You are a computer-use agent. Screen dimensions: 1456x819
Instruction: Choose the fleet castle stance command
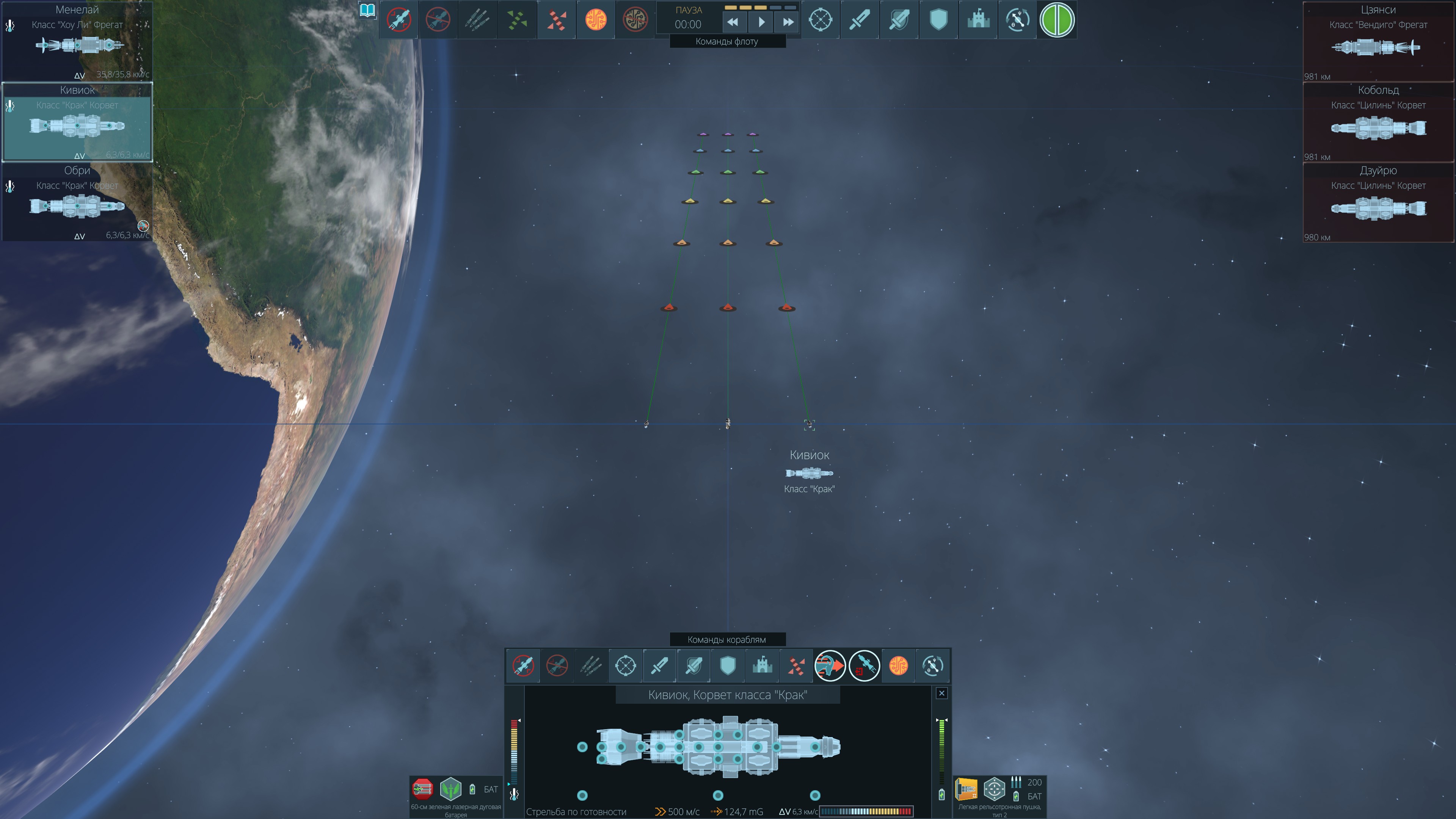pyautogui.click(x=978, y=20)
